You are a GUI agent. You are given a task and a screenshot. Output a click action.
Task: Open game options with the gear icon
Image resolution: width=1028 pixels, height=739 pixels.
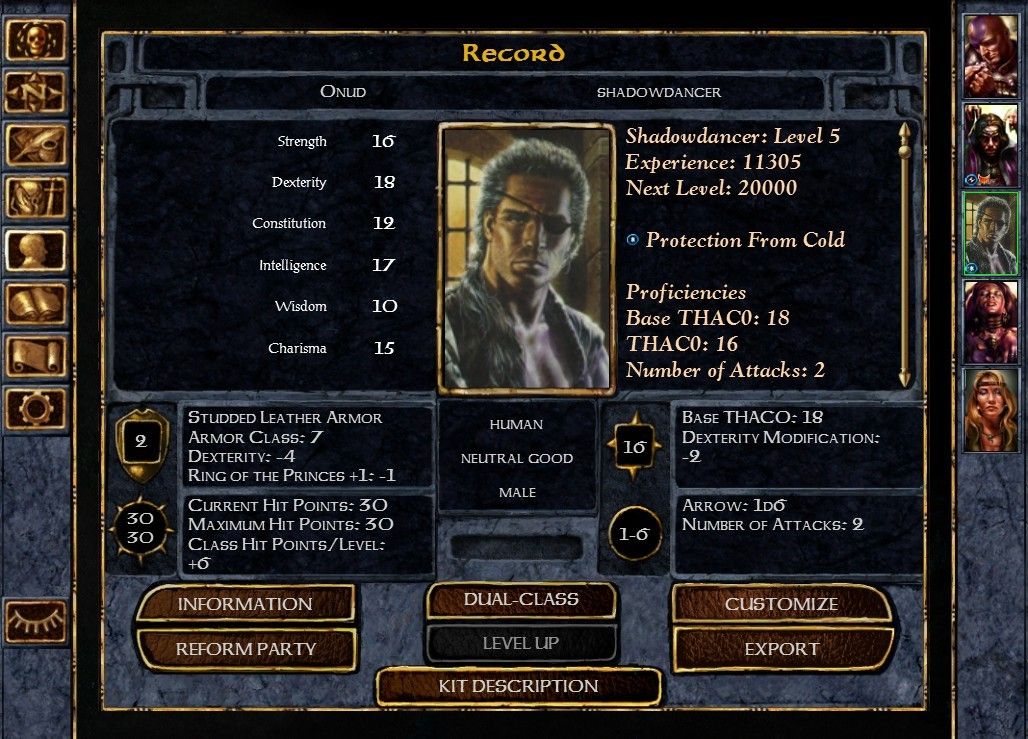(x=36, y=408)
